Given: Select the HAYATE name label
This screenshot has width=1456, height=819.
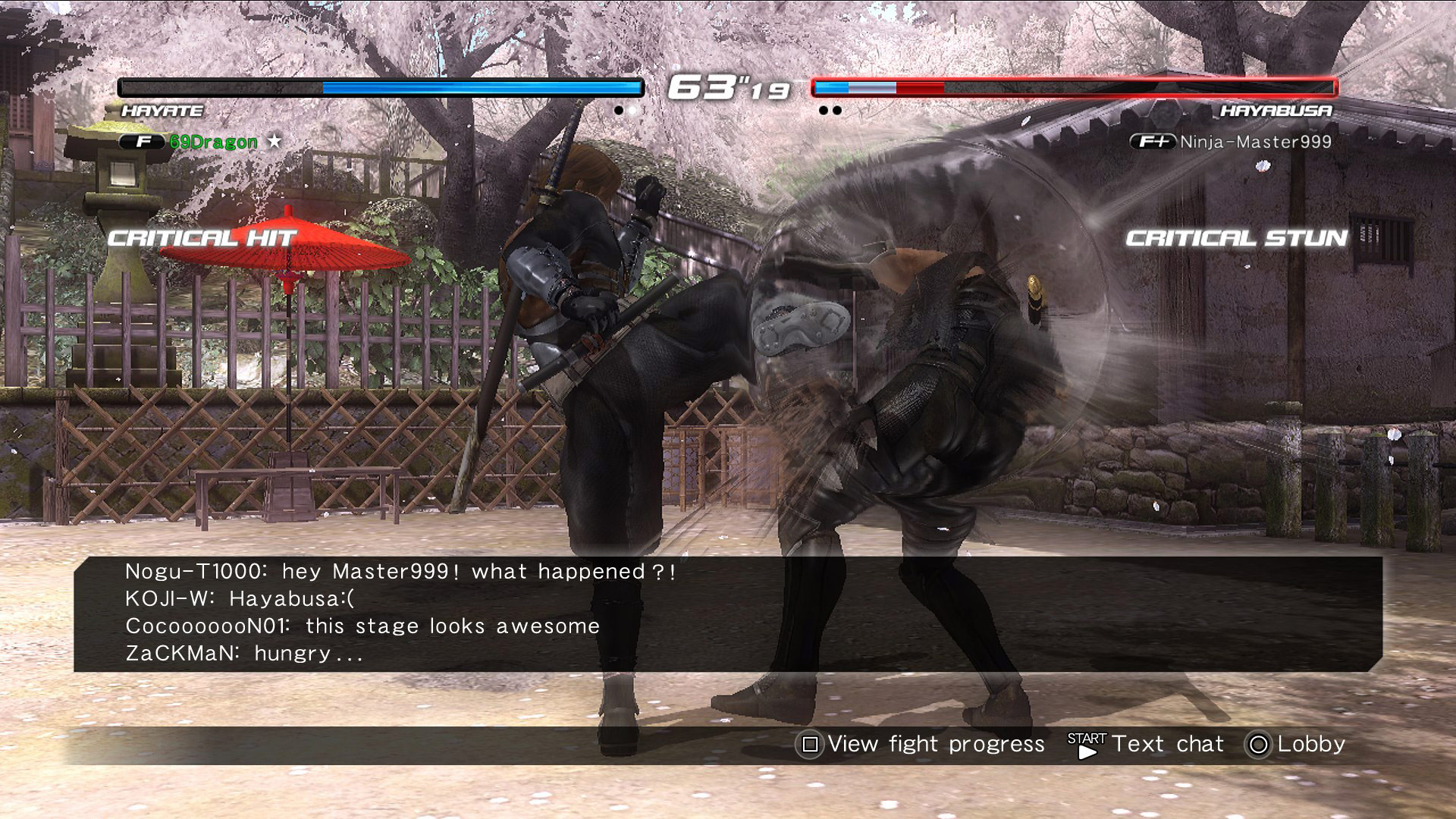Looking at the screenshot, I should point(162,111).
